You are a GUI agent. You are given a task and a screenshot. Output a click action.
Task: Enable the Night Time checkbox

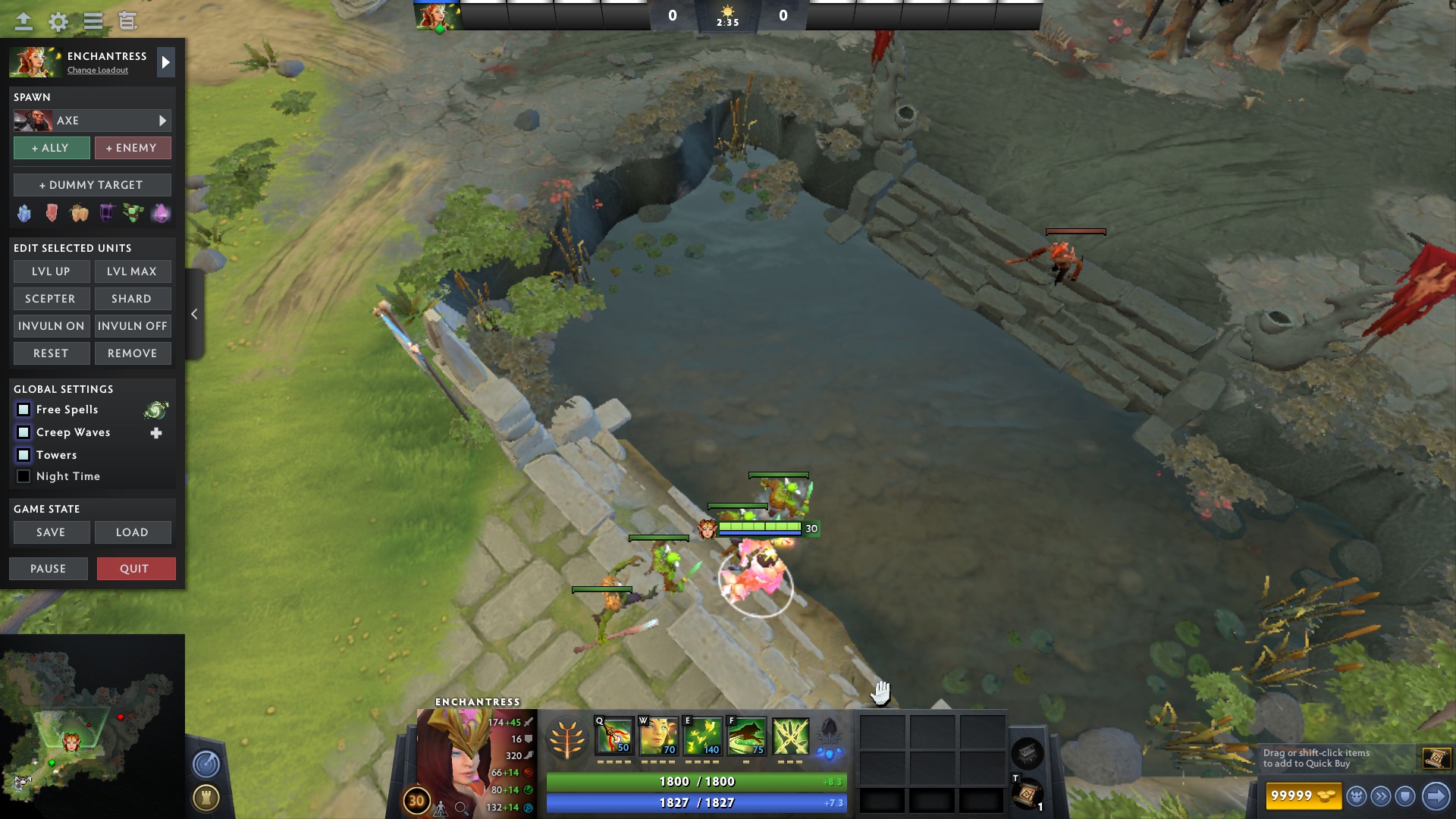tap(24, 476)
